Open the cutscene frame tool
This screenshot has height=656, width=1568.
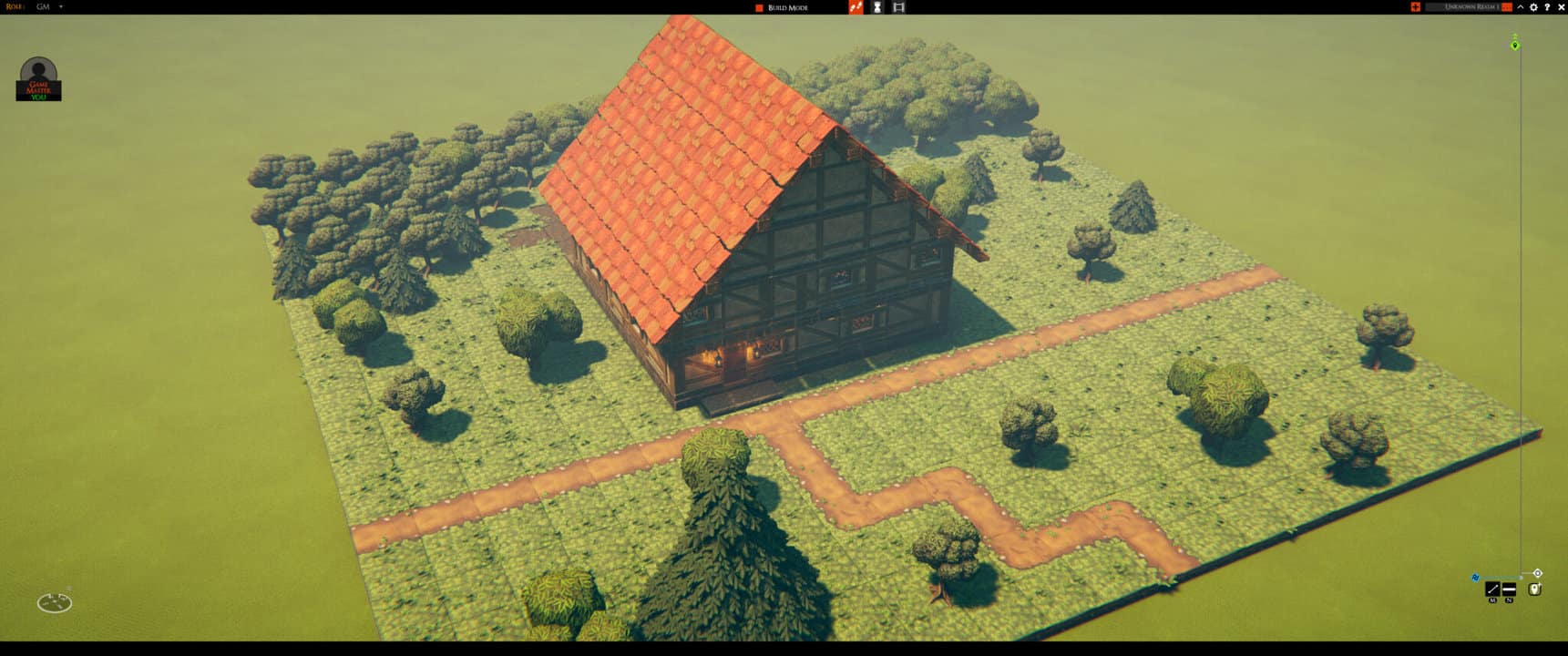pyautogui.click(x=899, y=7)
